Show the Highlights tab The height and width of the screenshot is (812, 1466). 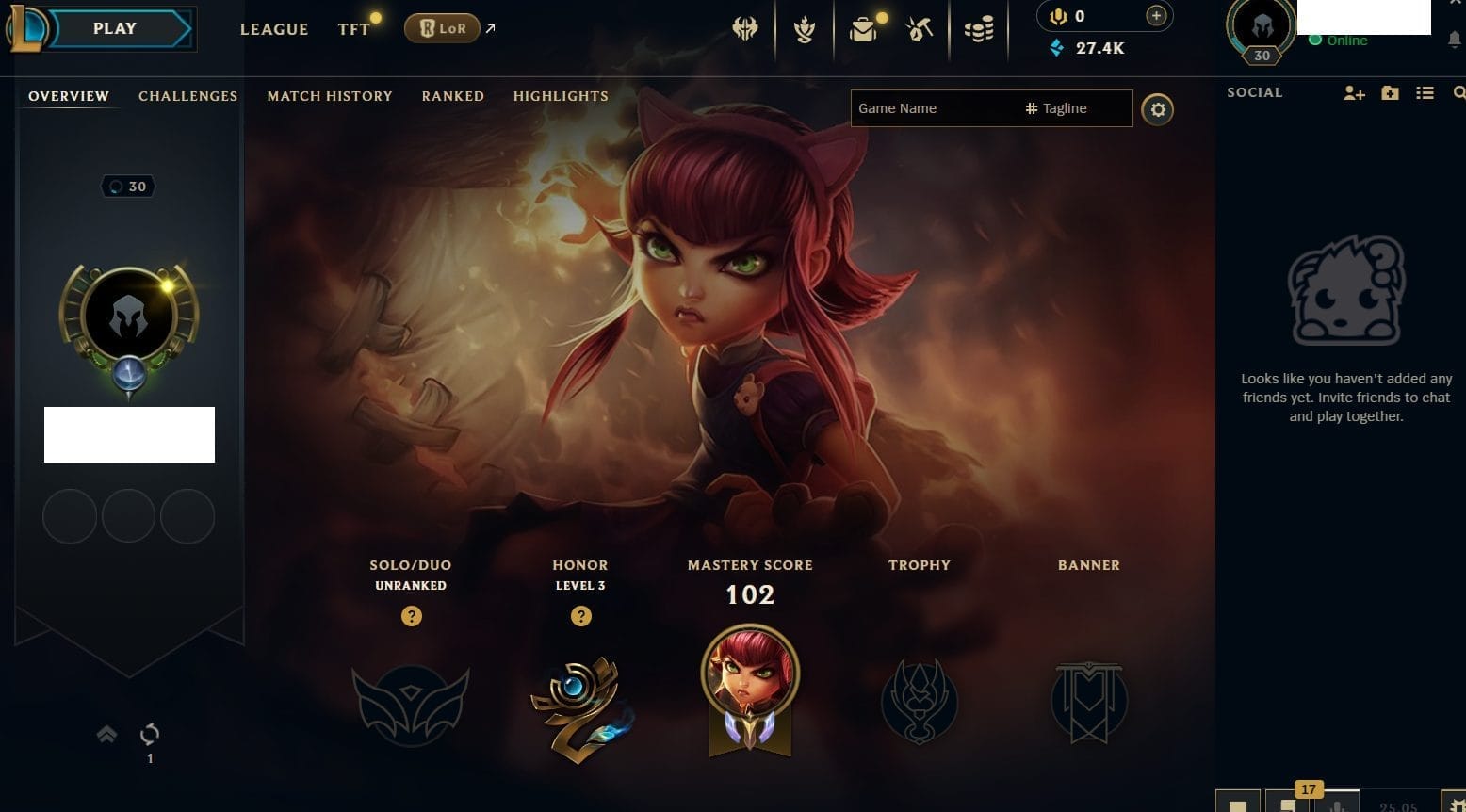(x=561, y=96)
